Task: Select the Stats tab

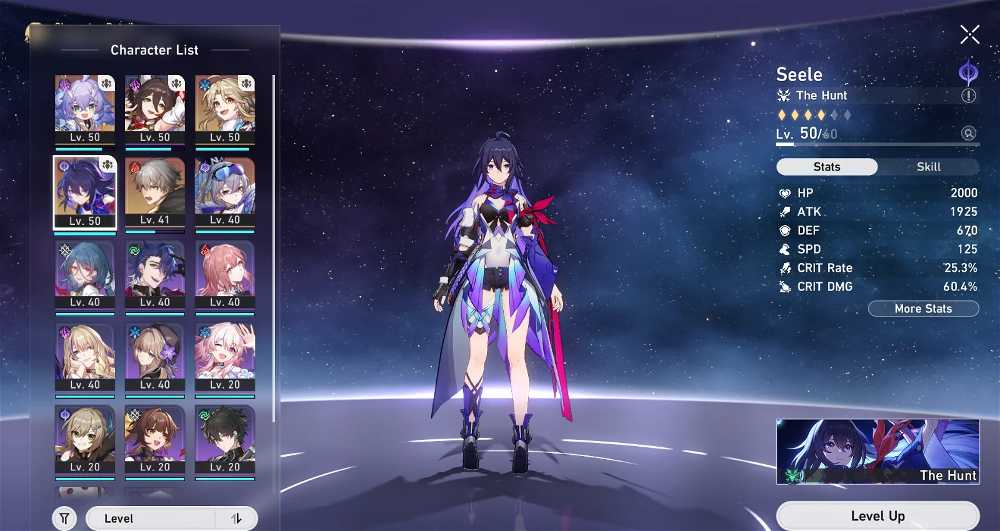Action: tap(827, 167)
